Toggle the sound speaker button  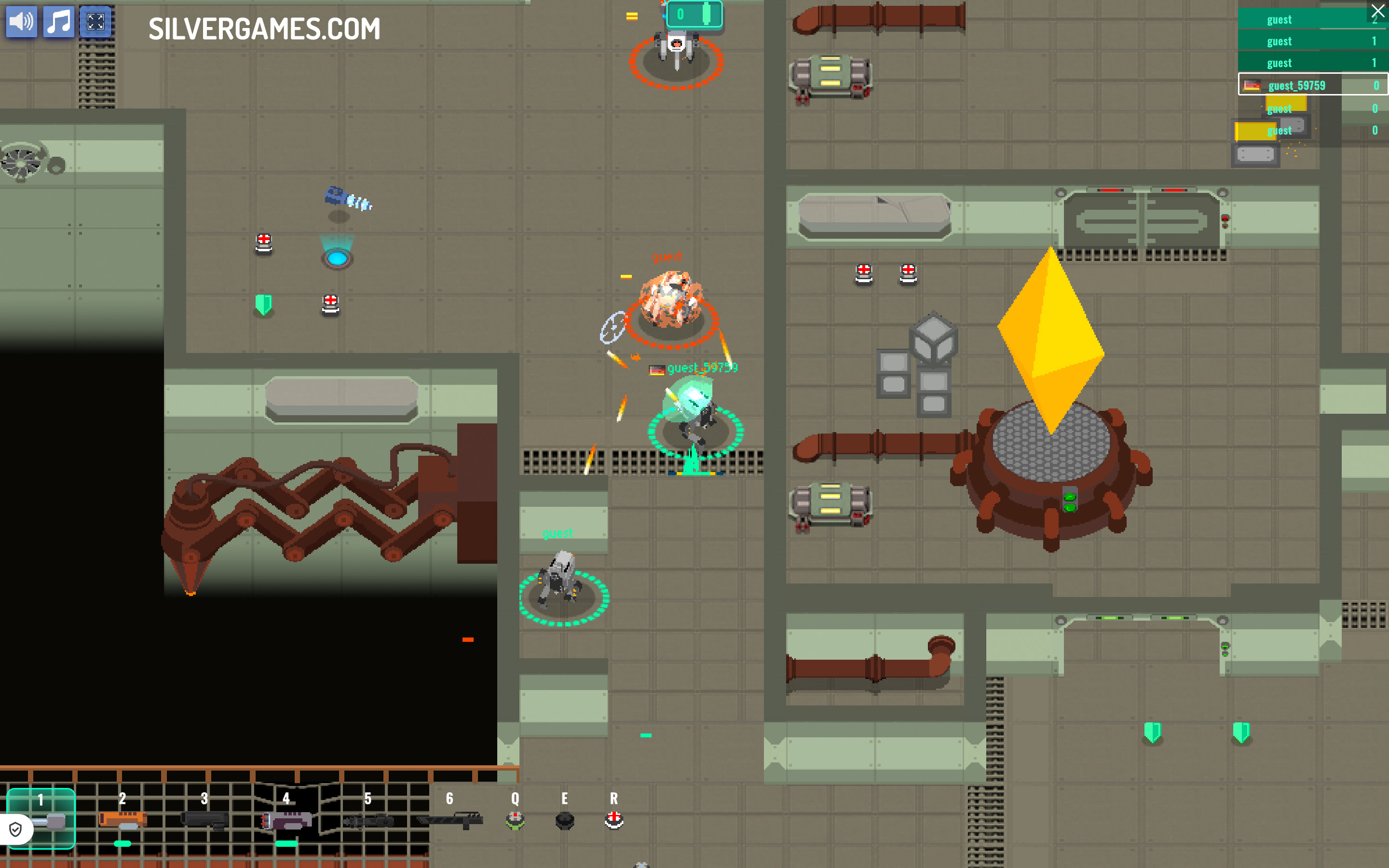coord(21,22)
